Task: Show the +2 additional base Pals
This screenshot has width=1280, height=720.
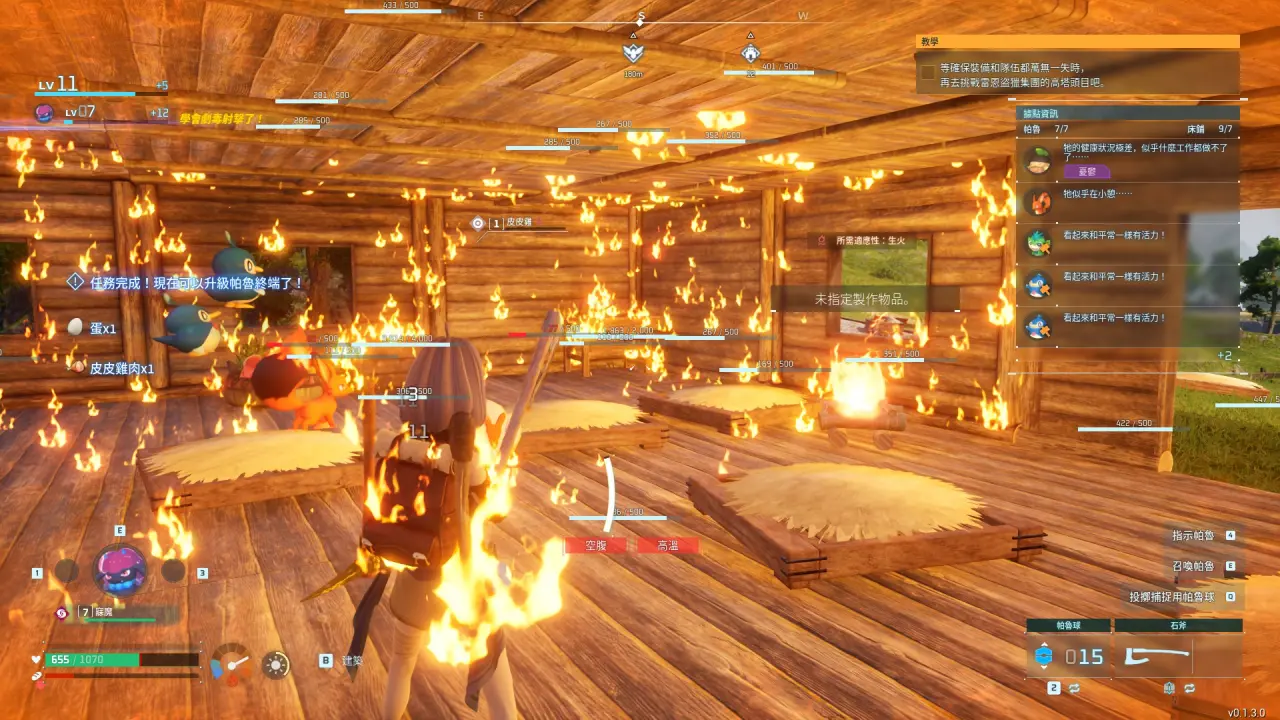Action: 1224,355
